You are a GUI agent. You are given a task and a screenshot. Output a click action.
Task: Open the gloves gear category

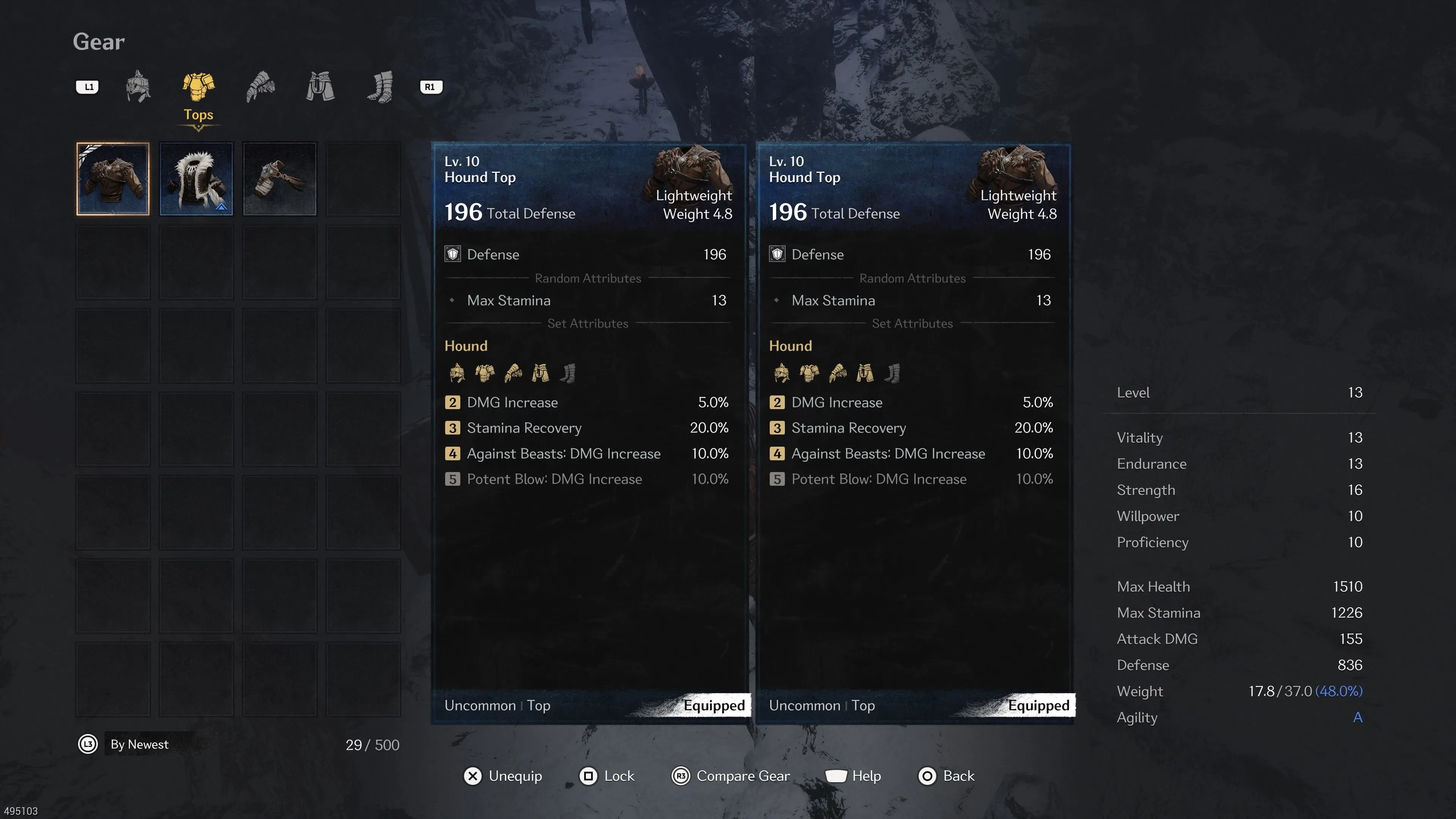coord(260,86)
